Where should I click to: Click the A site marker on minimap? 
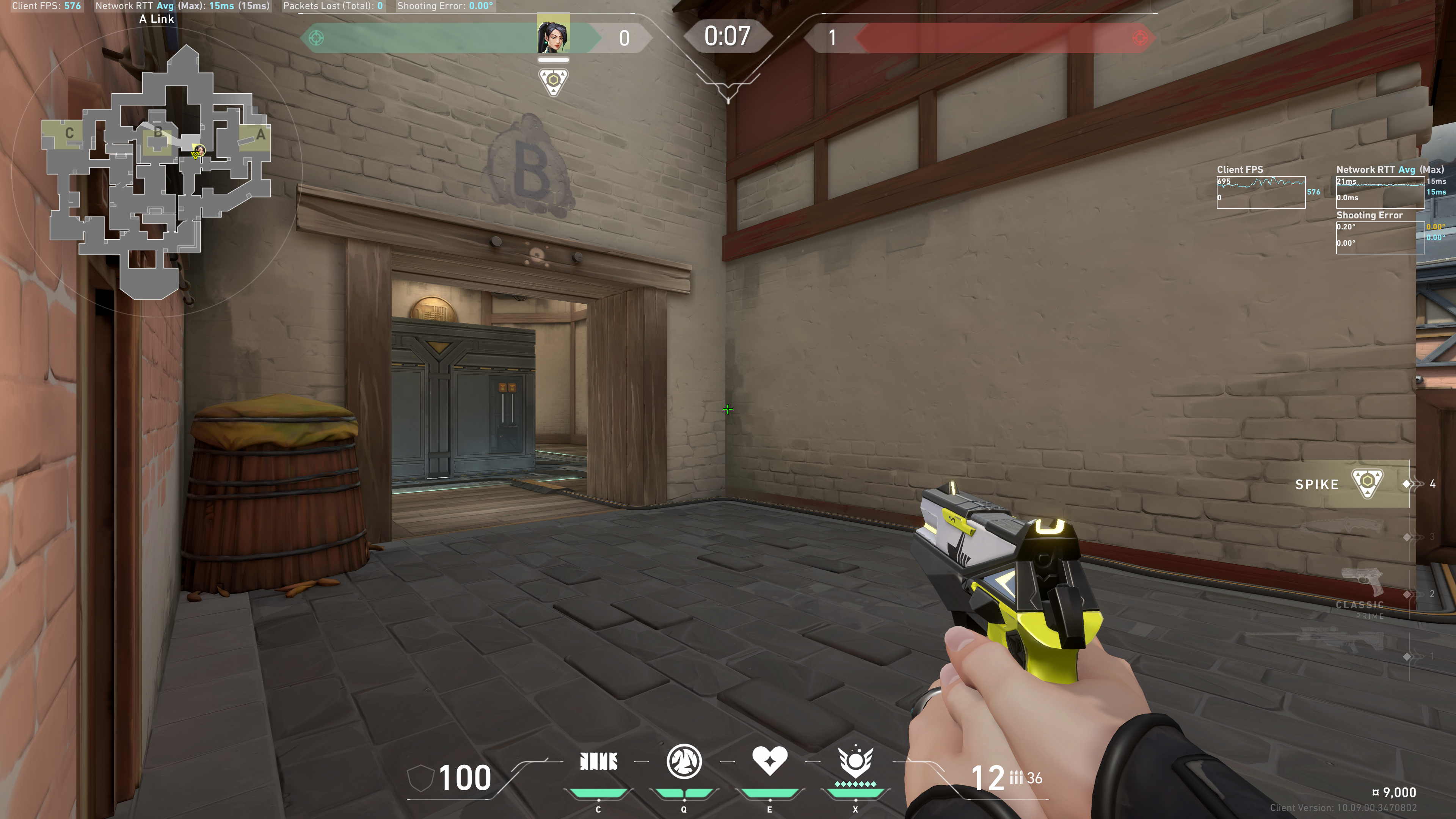click(260, 135)
